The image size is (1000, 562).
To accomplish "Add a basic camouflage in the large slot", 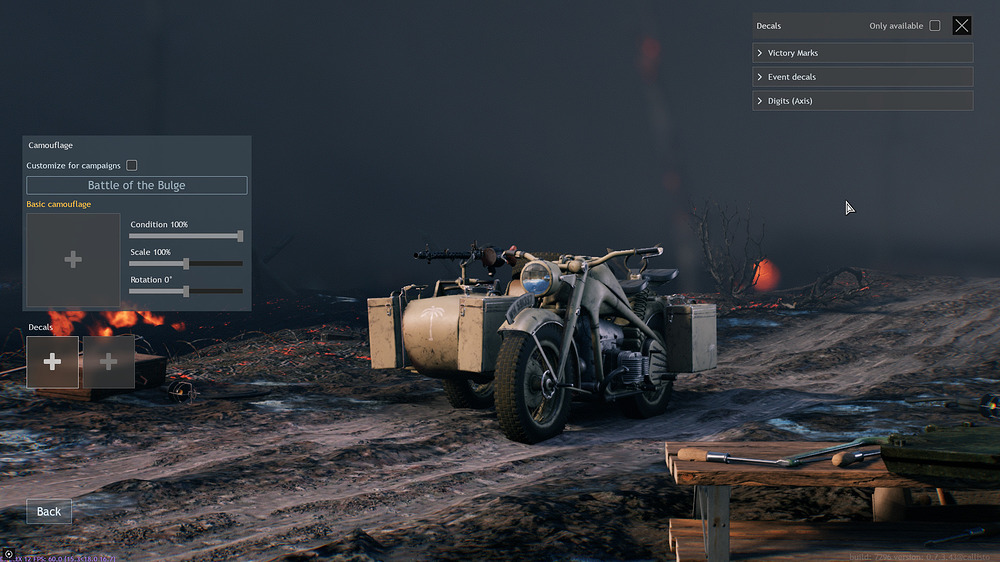I will [73, 260].
